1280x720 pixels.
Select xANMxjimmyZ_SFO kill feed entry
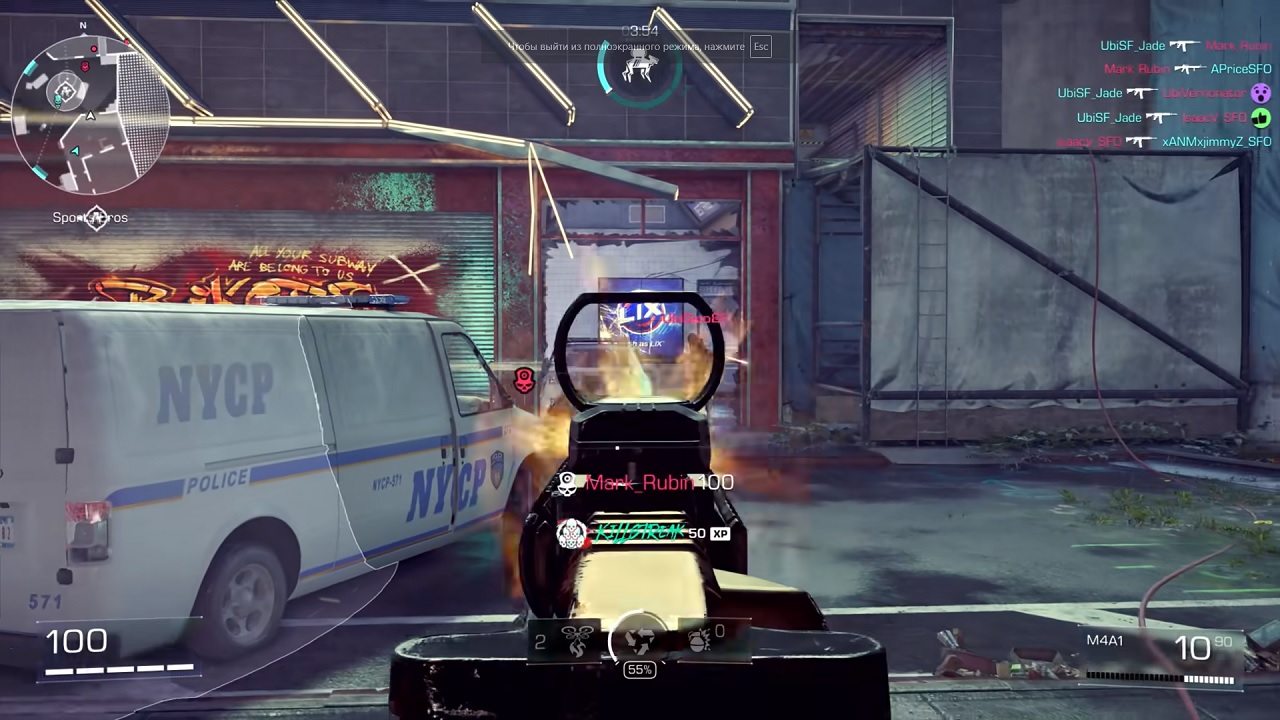click(x=1216, y=142)
